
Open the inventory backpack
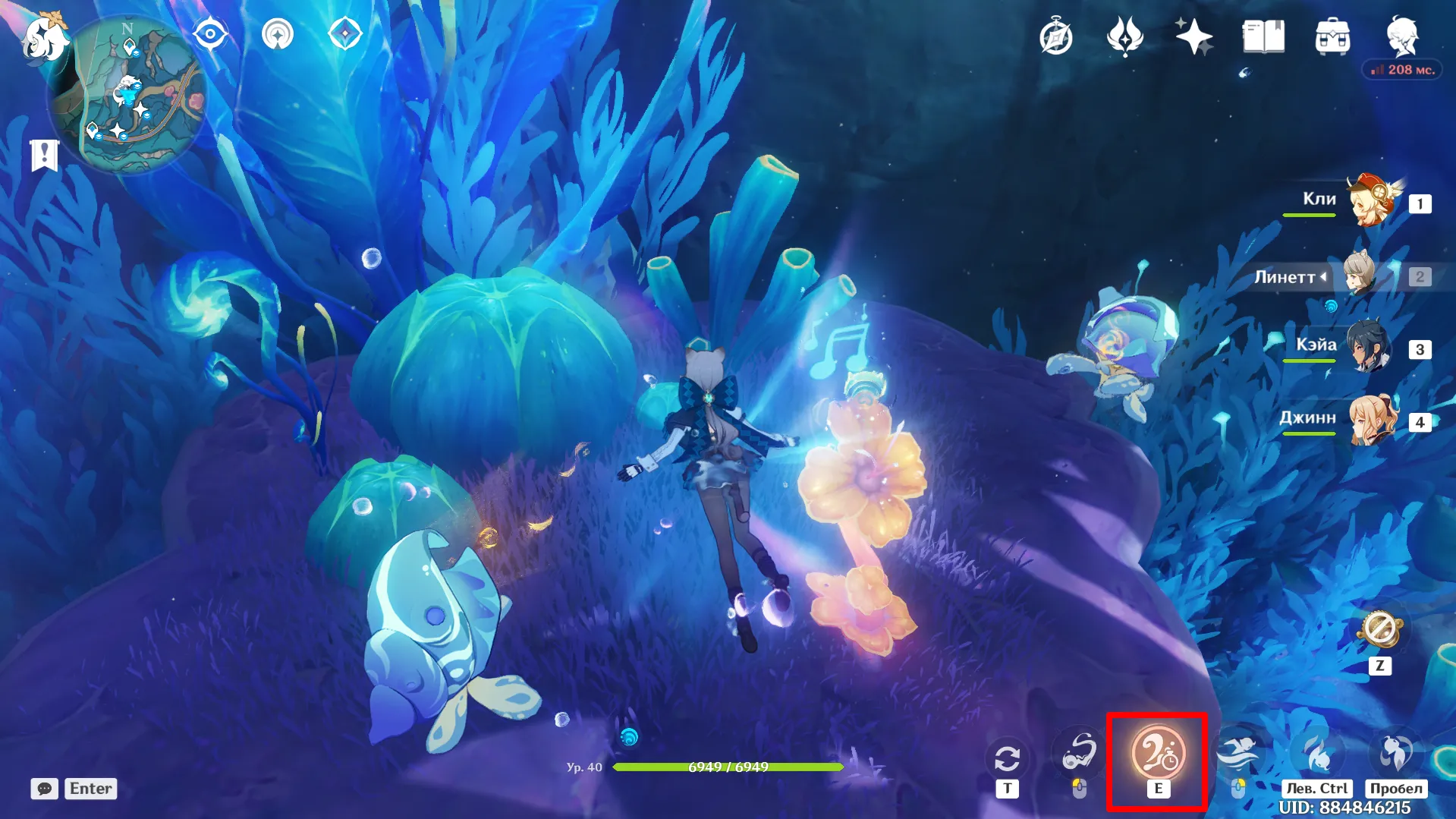1332,37
